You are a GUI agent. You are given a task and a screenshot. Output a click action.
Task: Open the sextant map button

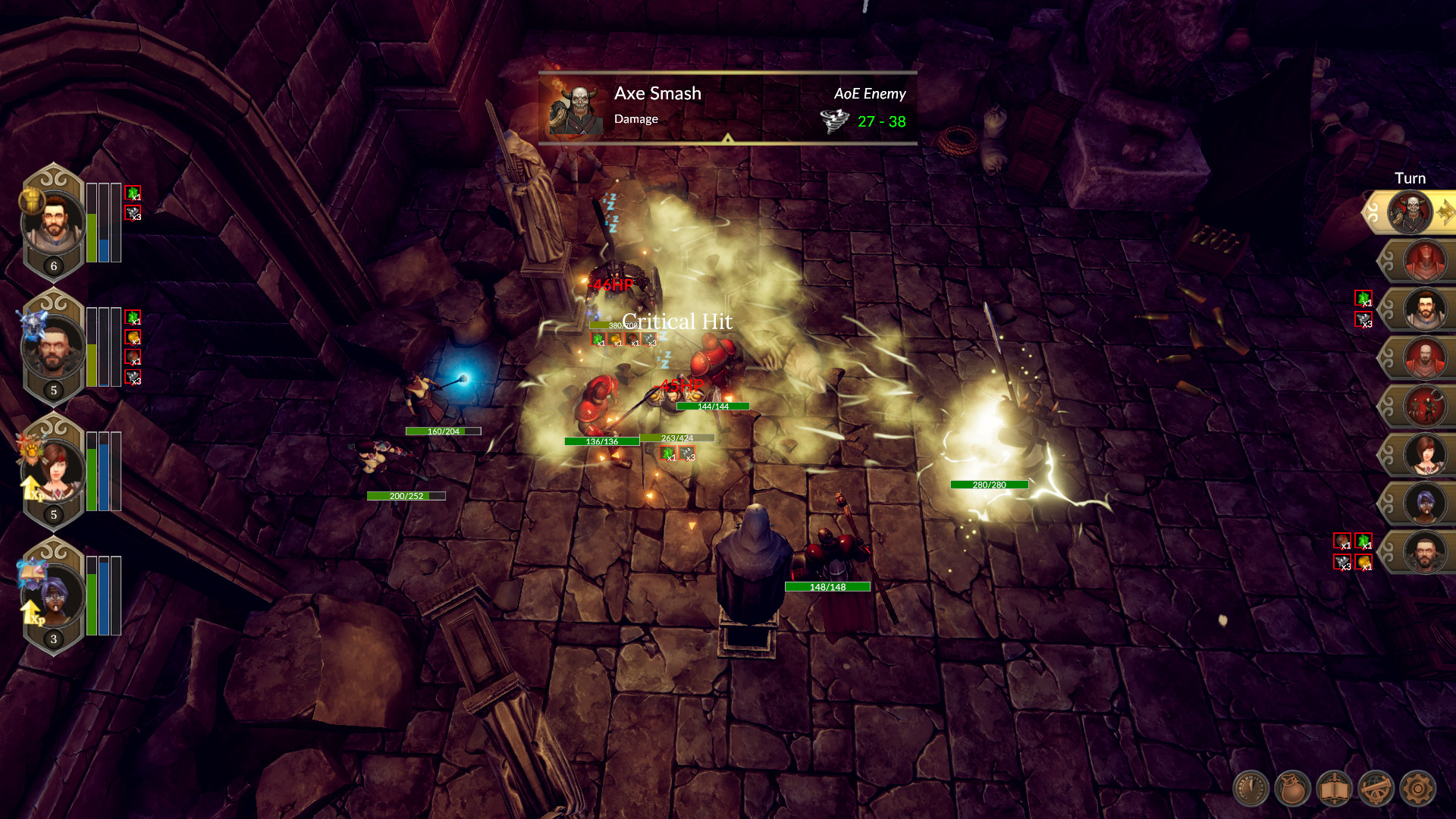(1376, 789)
